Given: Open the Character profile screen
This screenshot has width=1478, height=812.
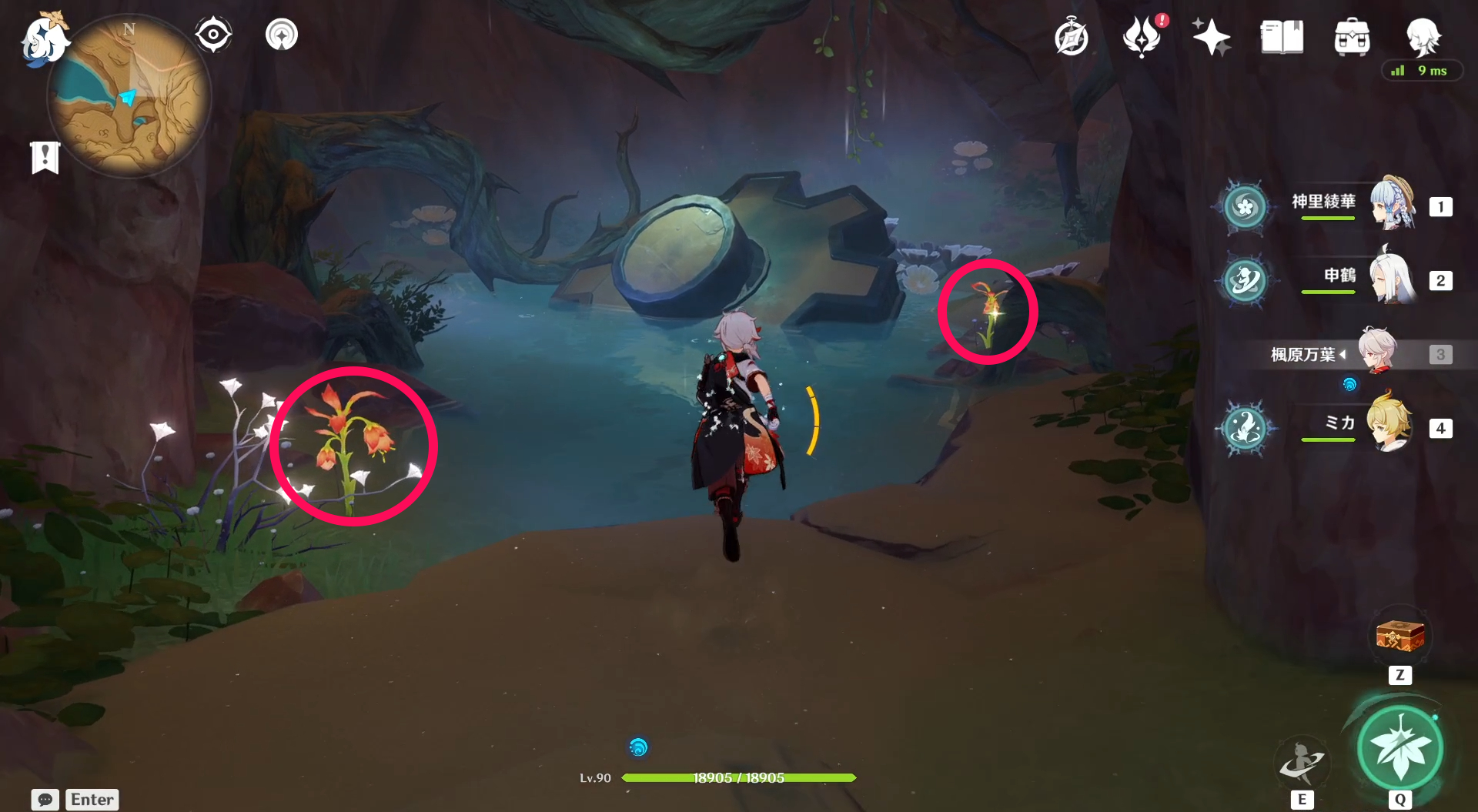Looking at the screenshot, I should pos(1425,36).
